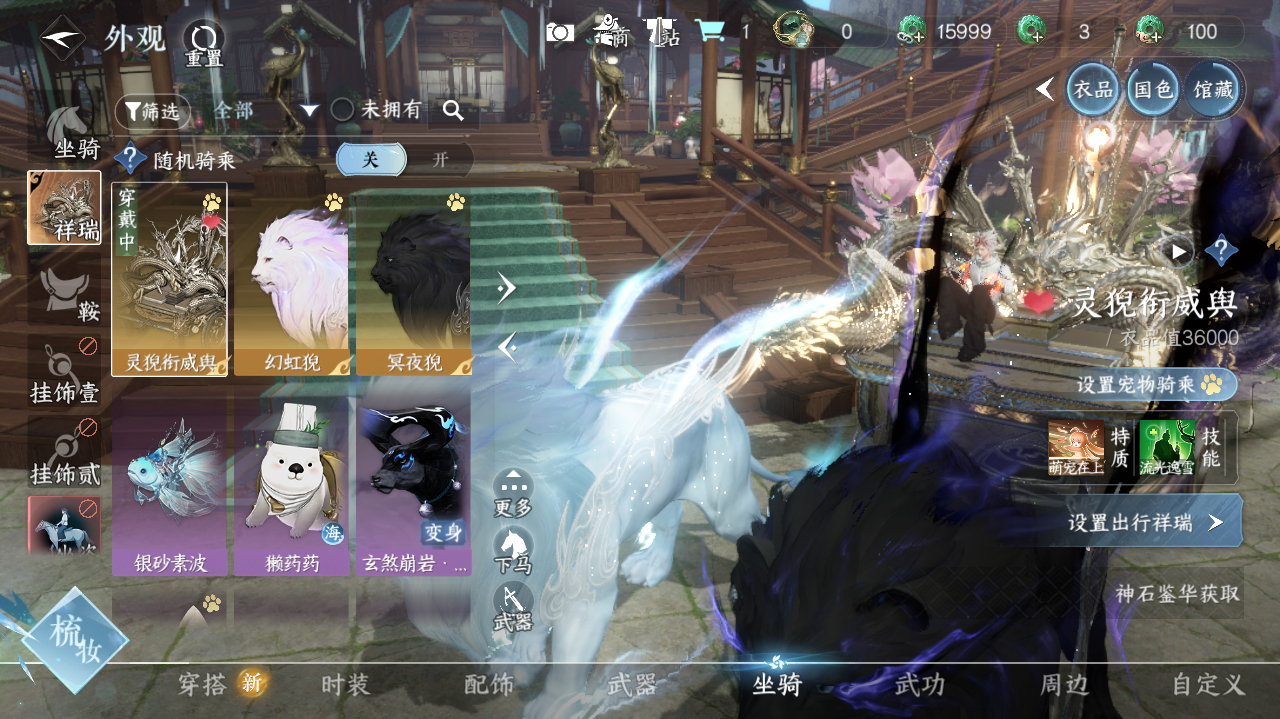Show the 更多 options
The height and width of the screenshot is (719, 1280).
tap(513, 492)
